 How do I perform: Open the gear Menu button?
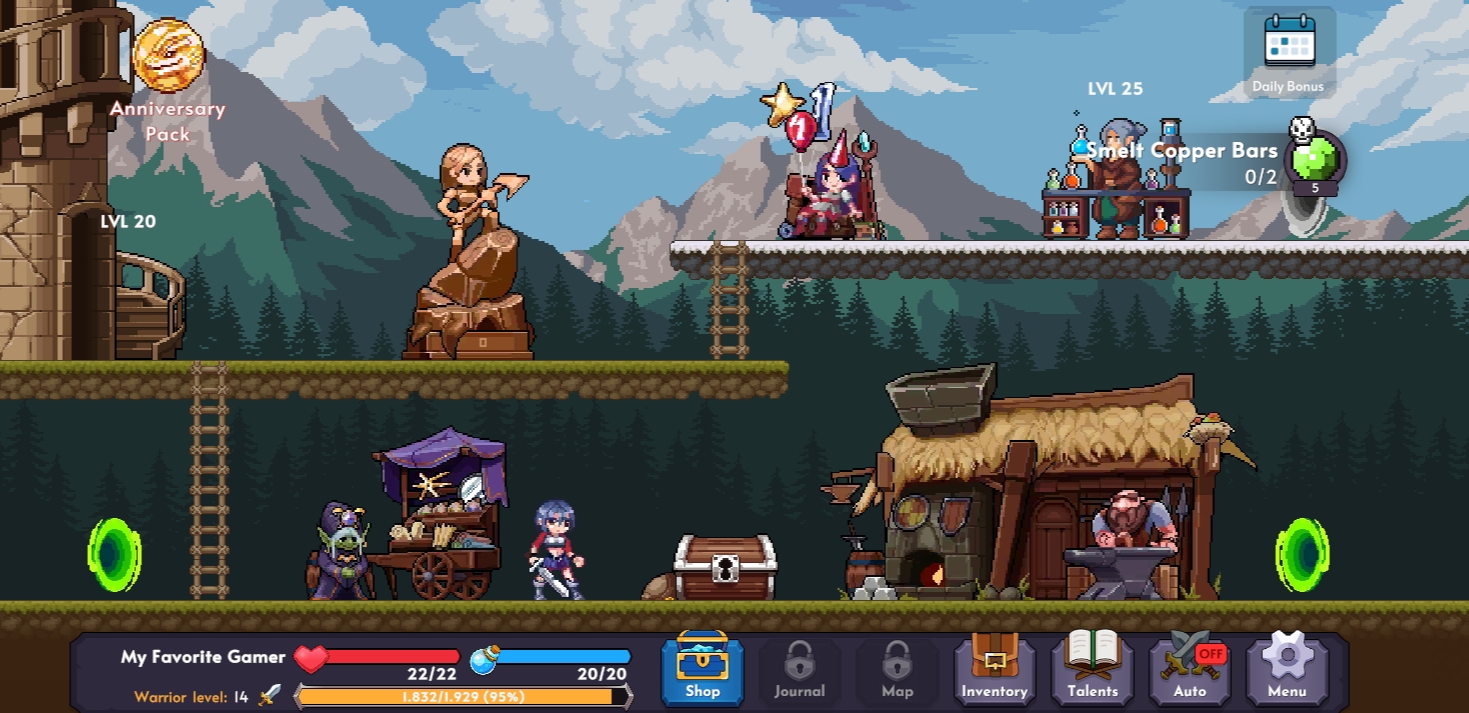pos(1287,668)
